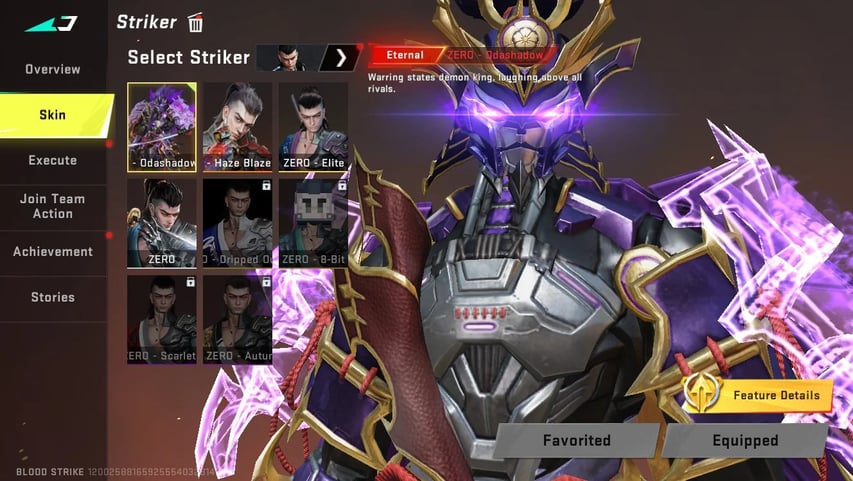853x481 pixels.
Task: Click the Favorited button
Action: pos(576,440)
